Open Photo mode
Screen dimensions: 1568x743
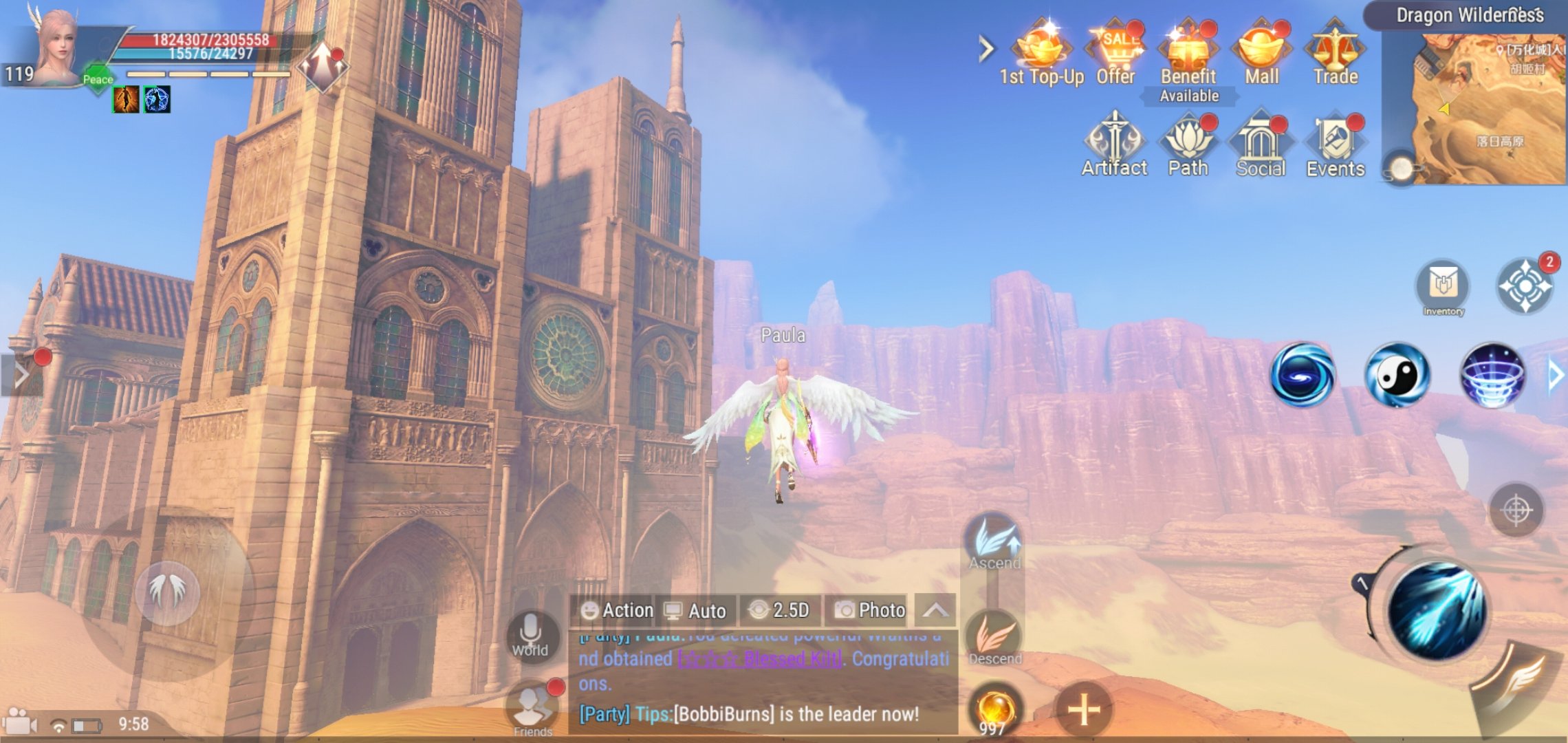(x=870, y=610)
